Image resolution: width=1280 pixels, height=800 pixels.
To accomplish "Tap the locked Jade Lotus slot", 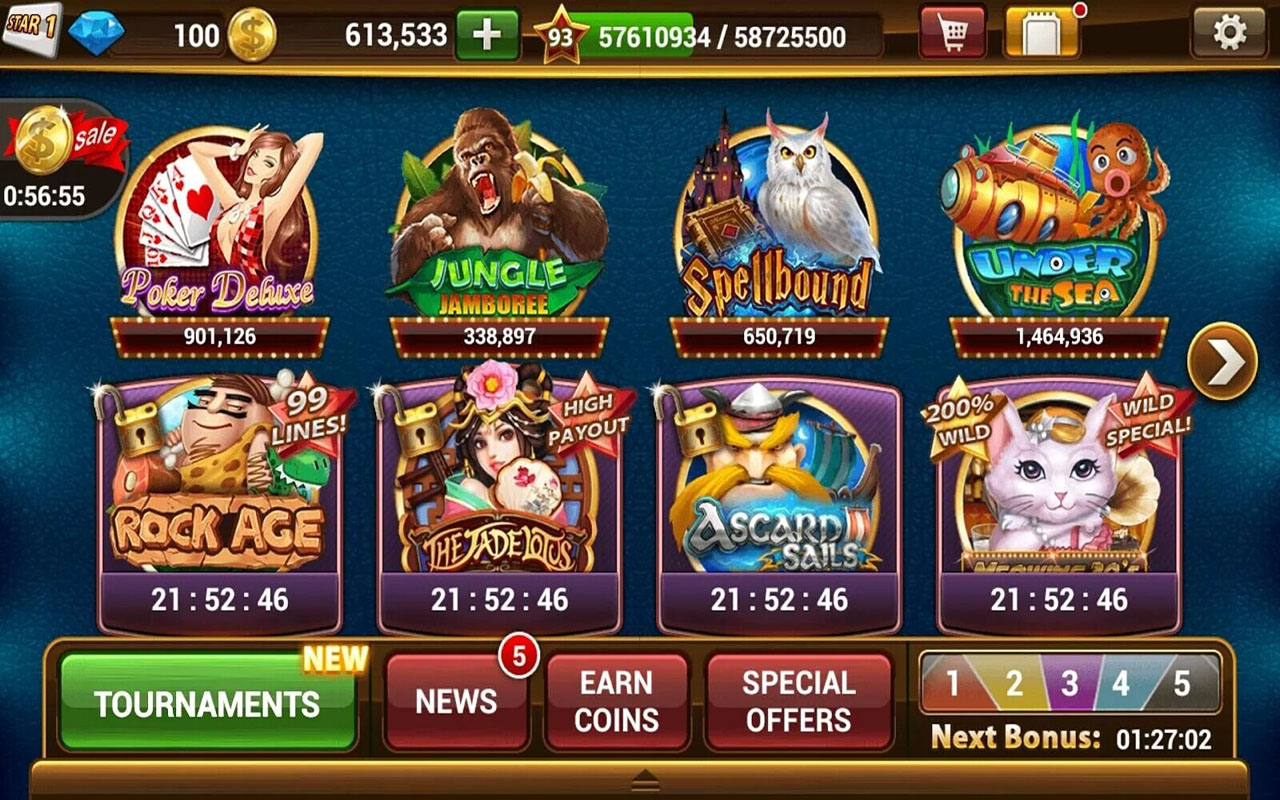I will point(498,490).
